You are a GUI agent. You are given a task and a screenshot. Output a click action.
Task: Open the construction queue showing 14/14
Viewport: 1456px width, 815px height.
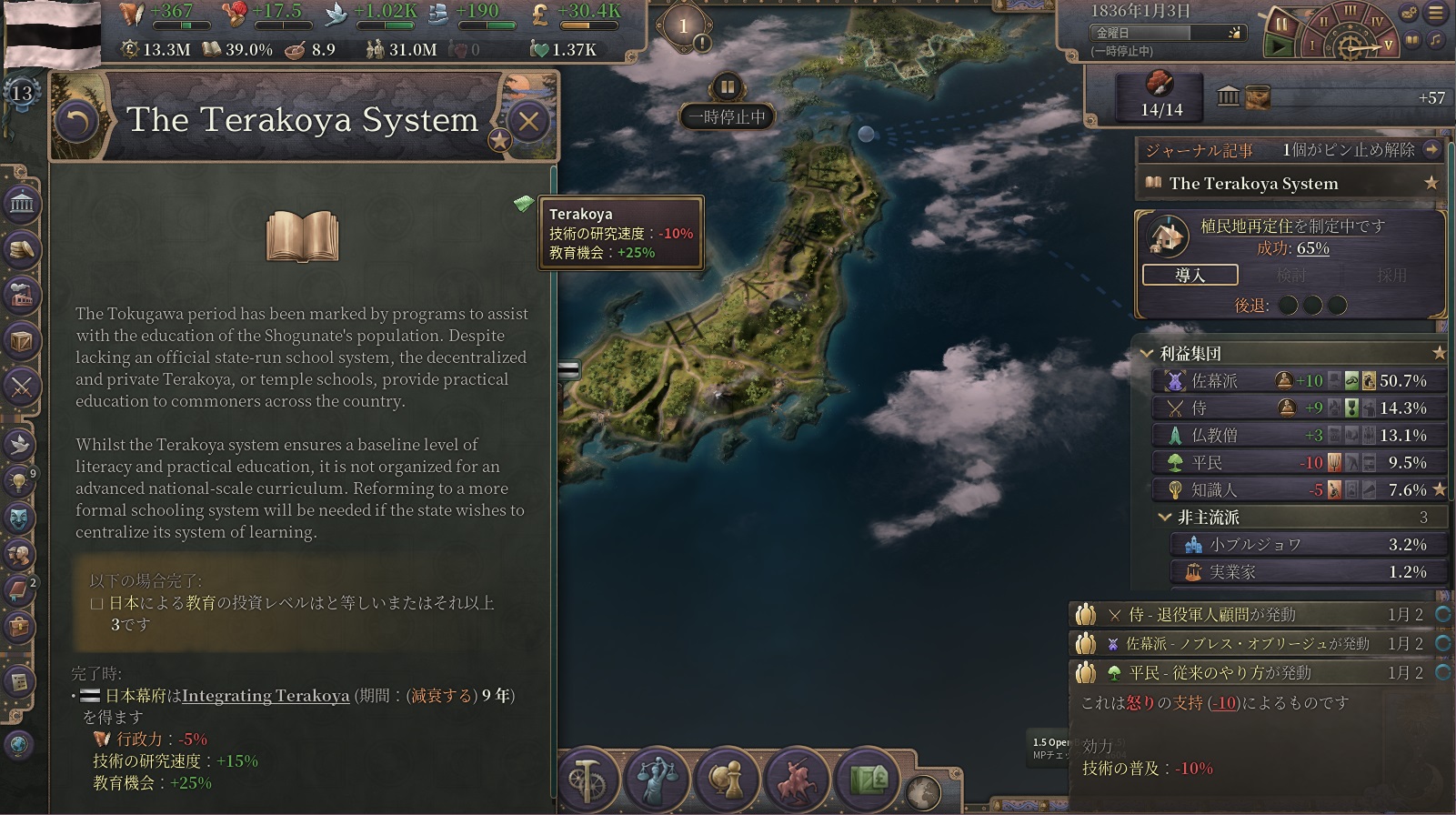tap(1161, 97)
